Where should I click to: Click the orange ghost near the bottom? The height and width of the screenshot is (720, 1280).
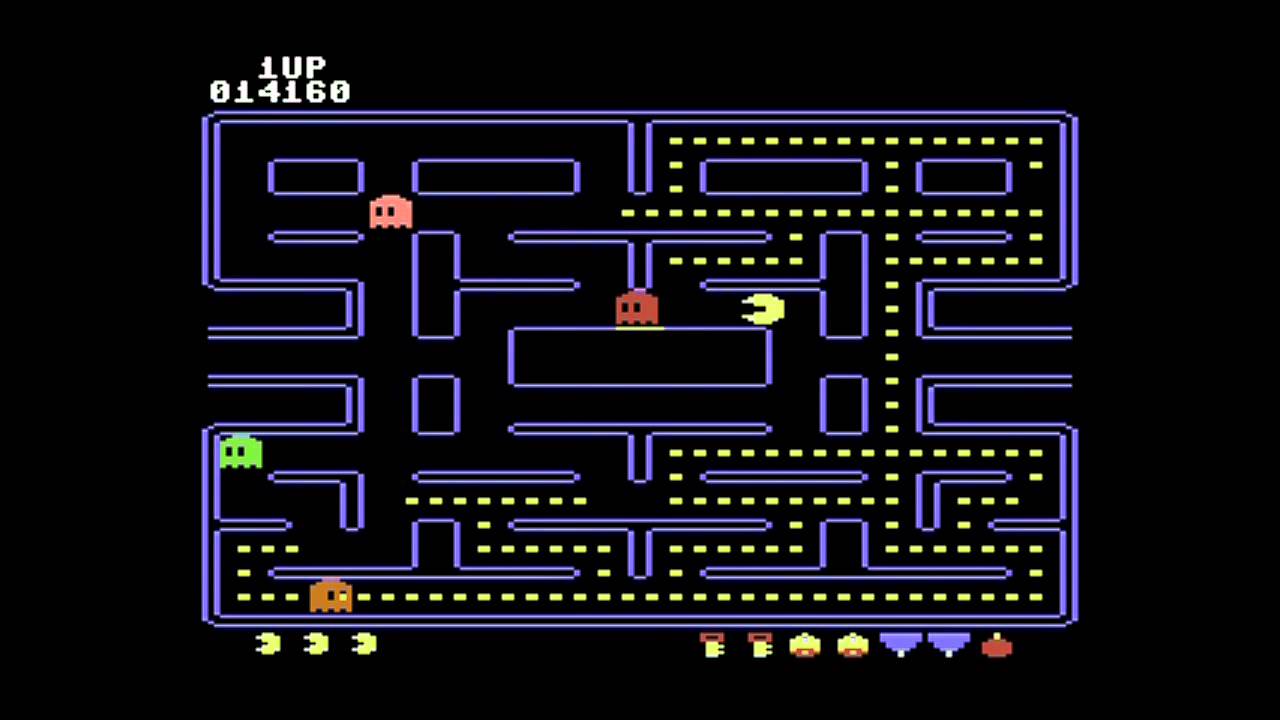tap(330, 595)
